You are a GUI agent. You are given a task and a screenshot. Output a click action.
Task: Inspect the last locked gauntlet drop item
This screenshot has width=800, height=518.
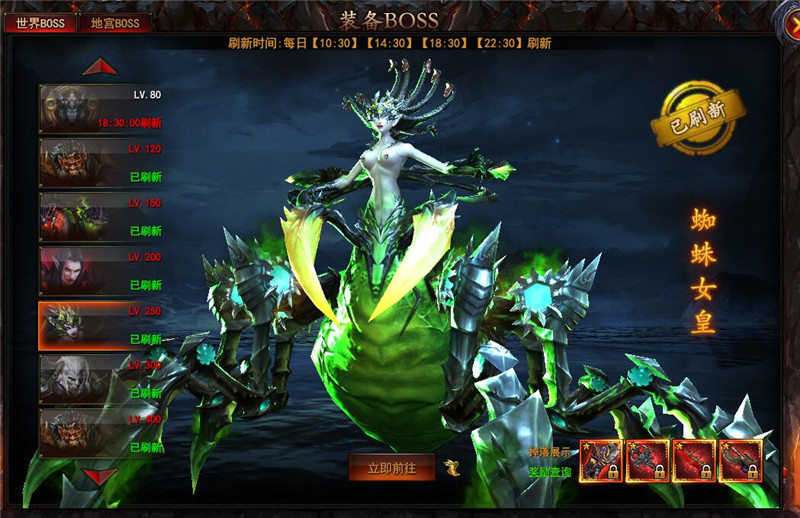(x=741, y=460)
